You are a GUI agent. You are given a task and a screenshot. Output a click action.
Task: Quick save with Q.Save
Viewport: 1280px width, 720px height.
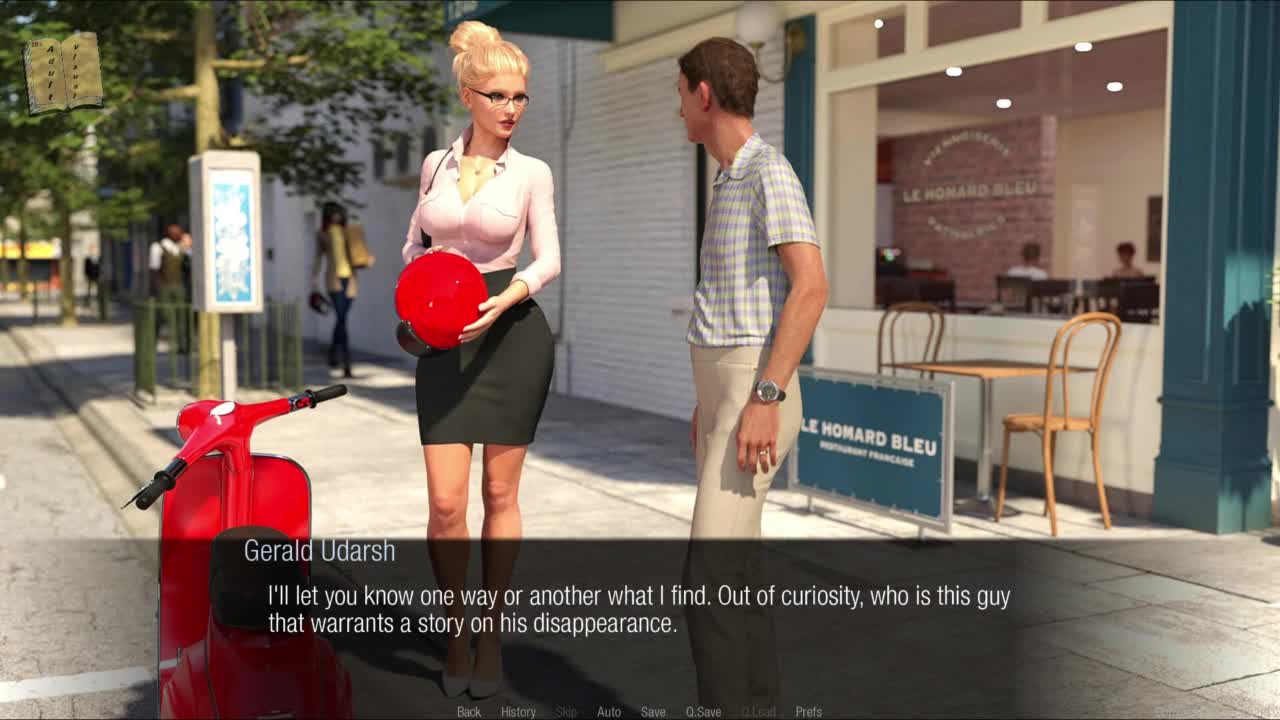coord(703,712)
